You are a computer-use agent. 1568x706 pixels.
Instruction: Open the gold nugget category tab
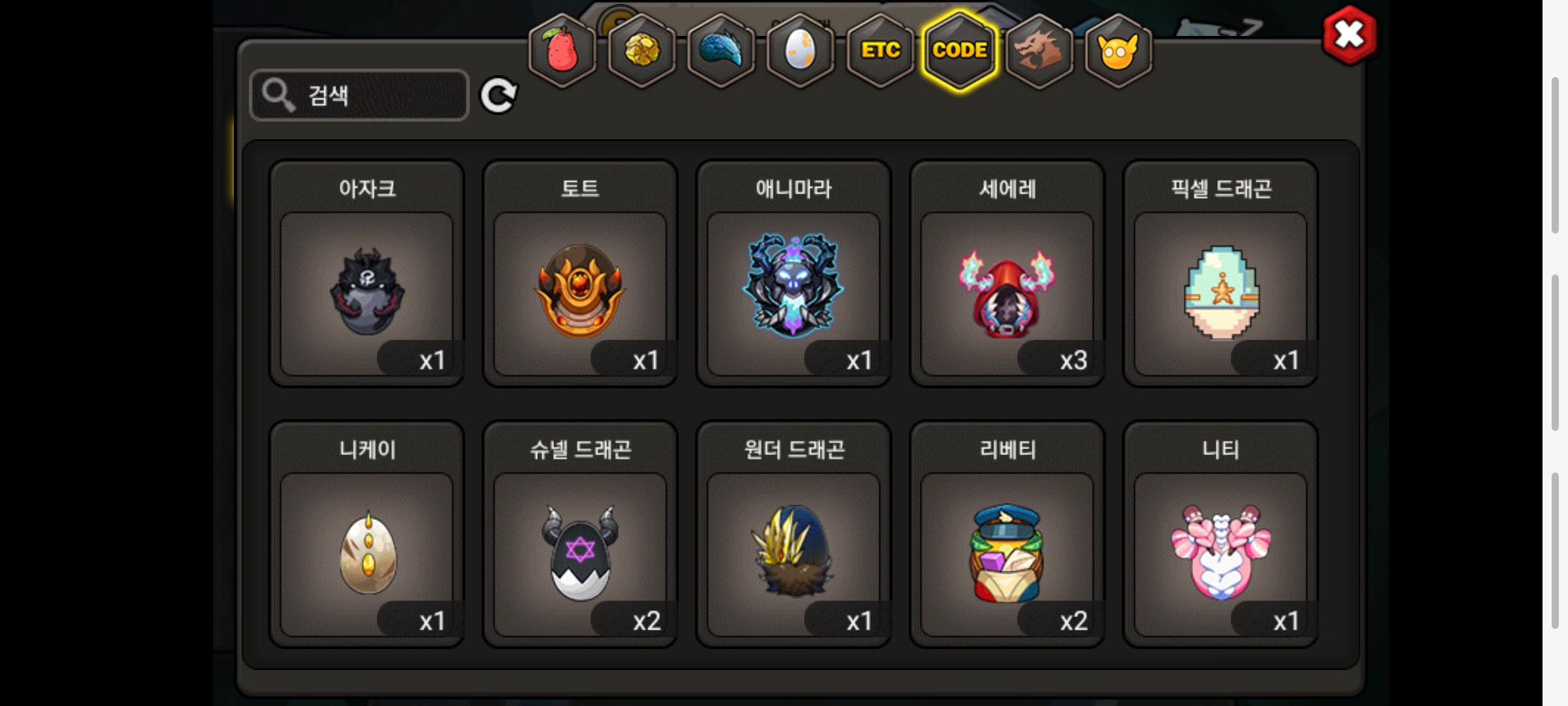pos(642,50)
